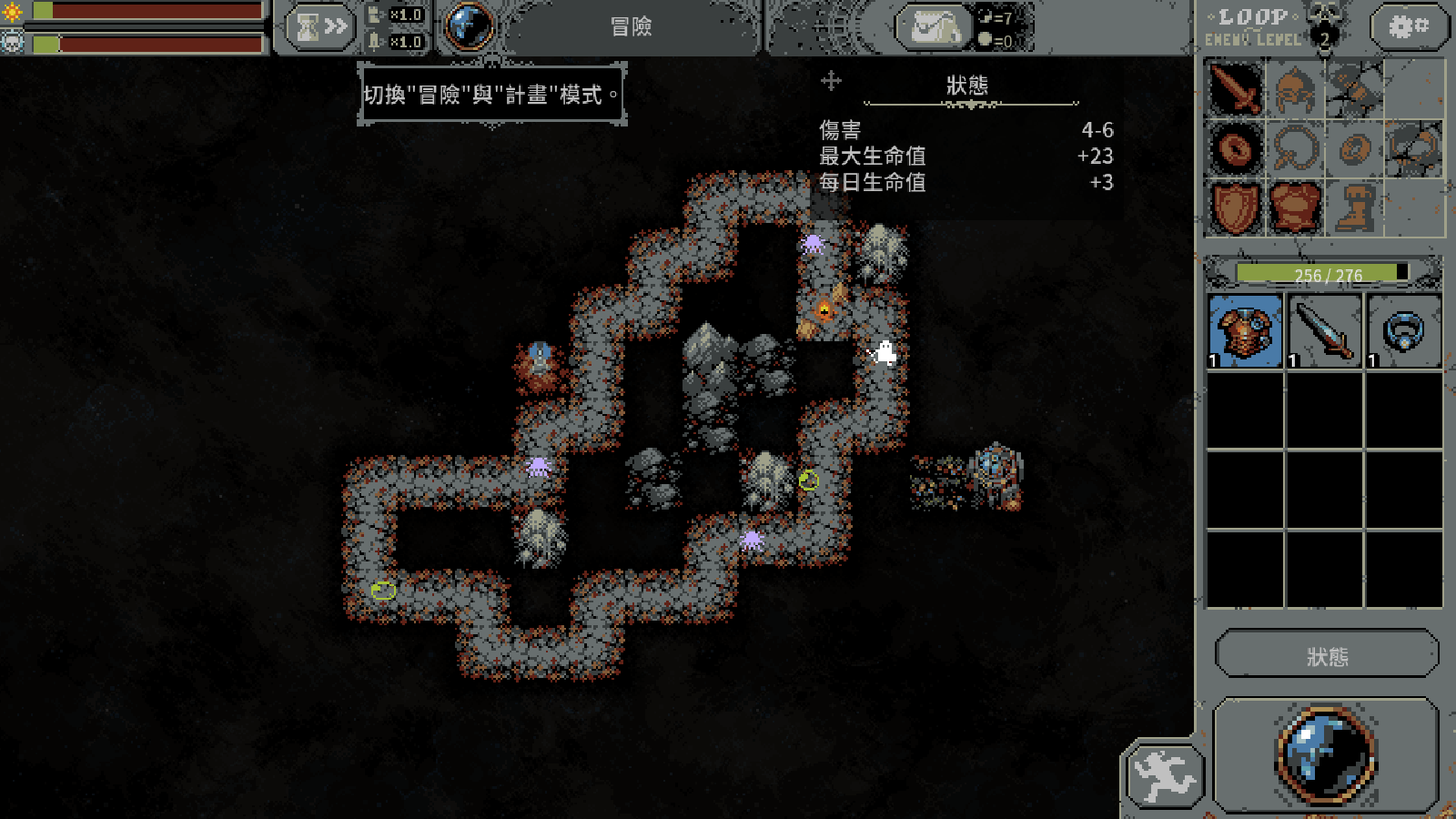Select the equipped shield slot

tap(1235, 207)
